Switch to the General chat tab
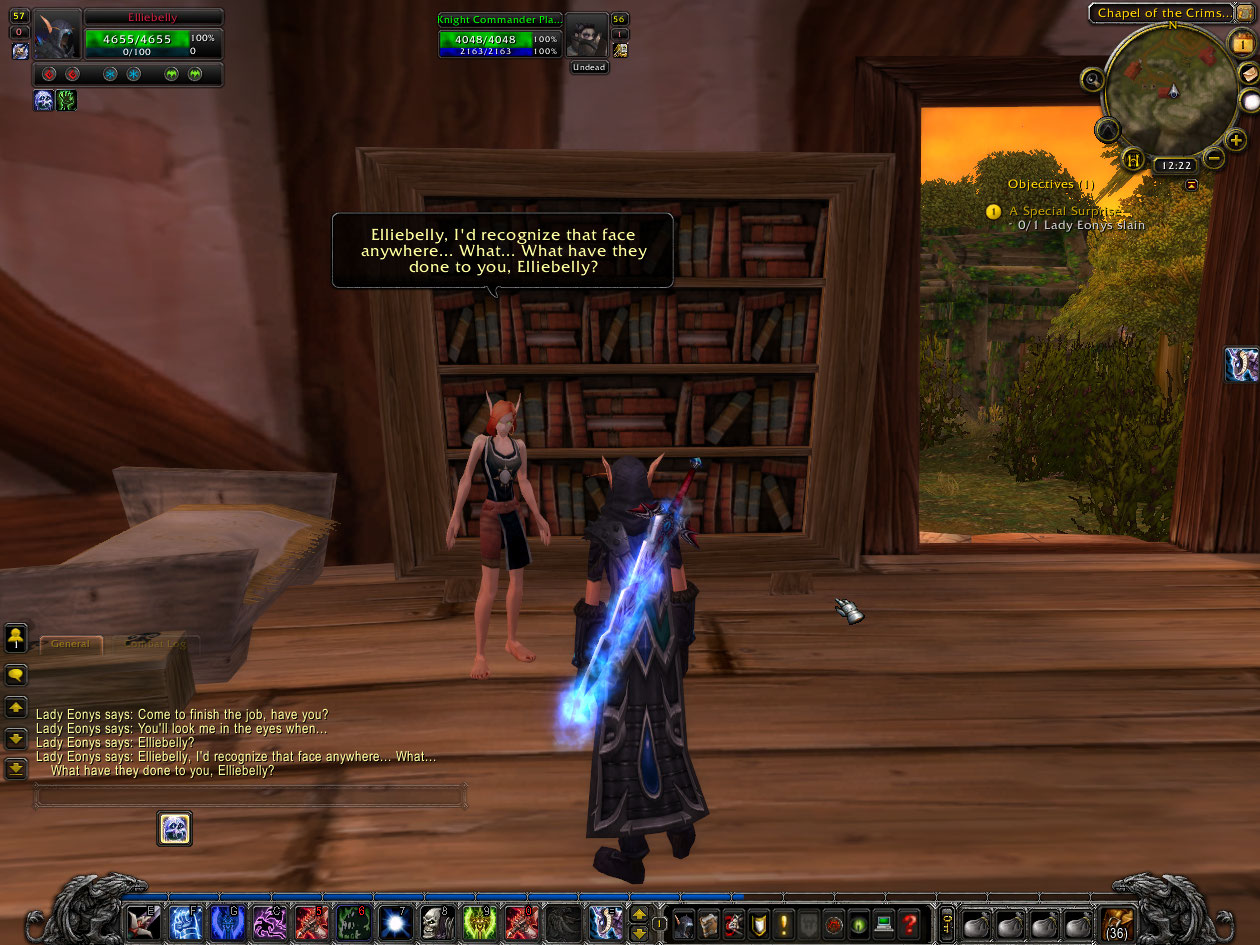The image size is (1260, 945). [70, 644]
